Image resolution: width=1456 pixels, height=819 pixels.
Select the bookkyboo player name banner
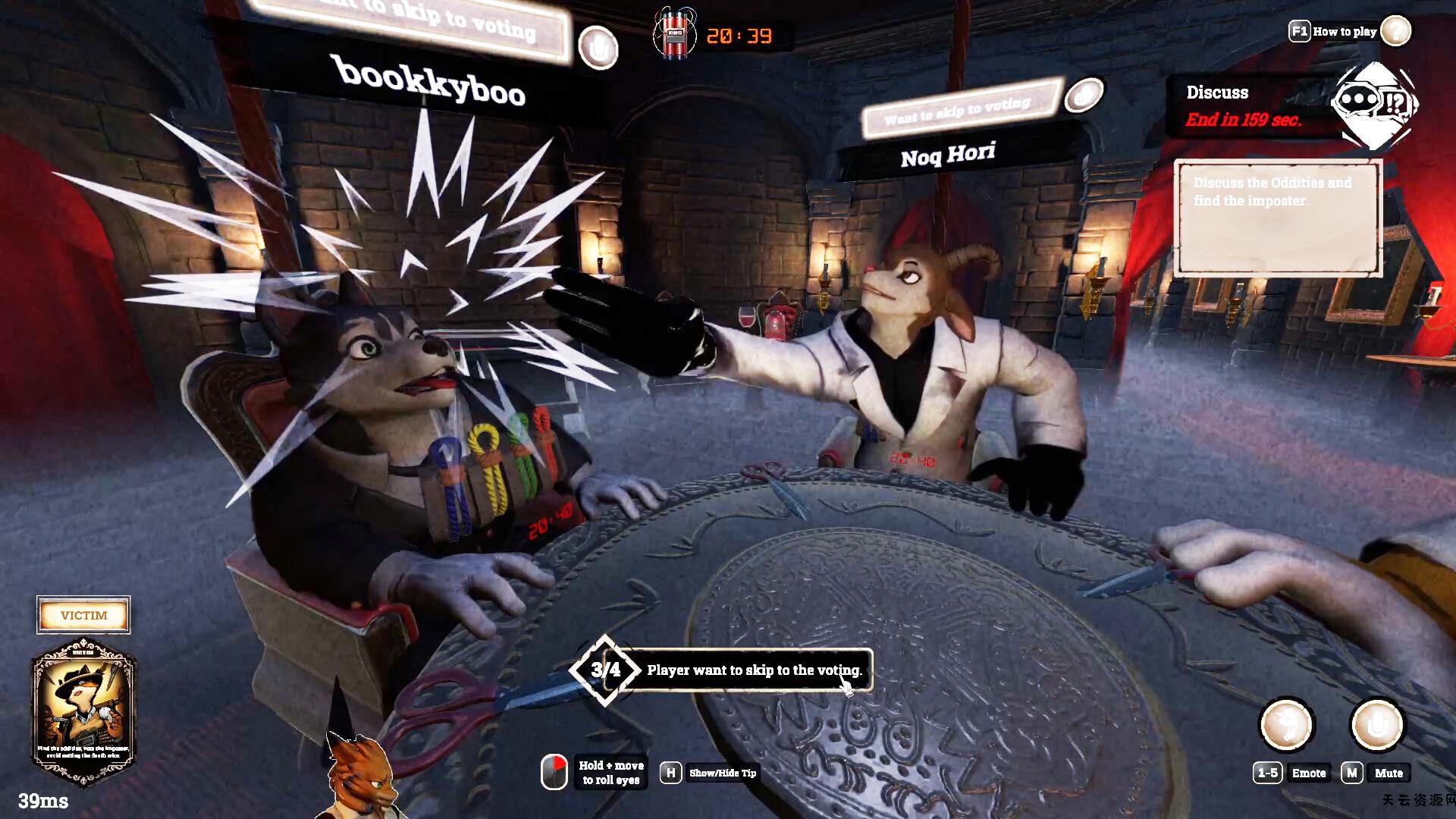(430, 81)
